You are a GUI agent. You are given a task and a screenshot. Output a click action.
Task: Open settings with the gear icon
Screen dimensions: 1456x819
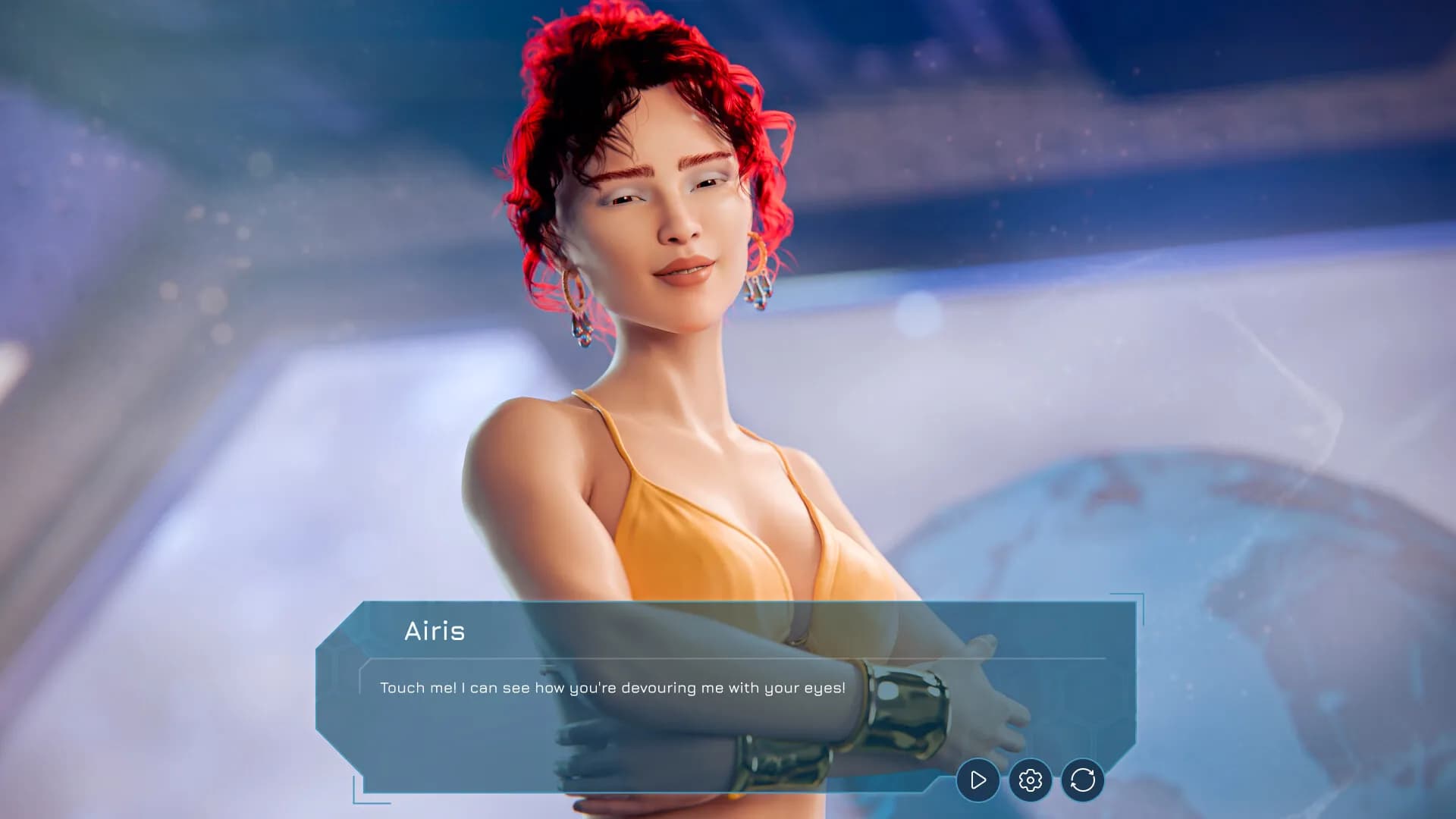(1030, 780)
